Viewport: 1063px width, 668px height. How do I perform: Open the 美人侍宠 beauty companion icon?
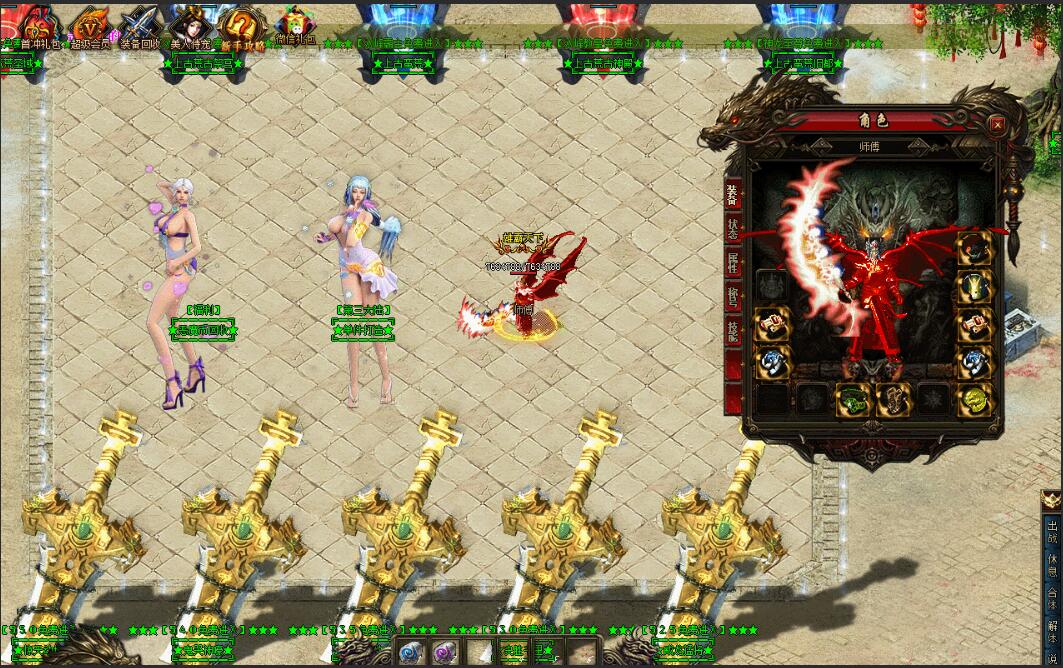pyautogui.click(x=190, y=24)
